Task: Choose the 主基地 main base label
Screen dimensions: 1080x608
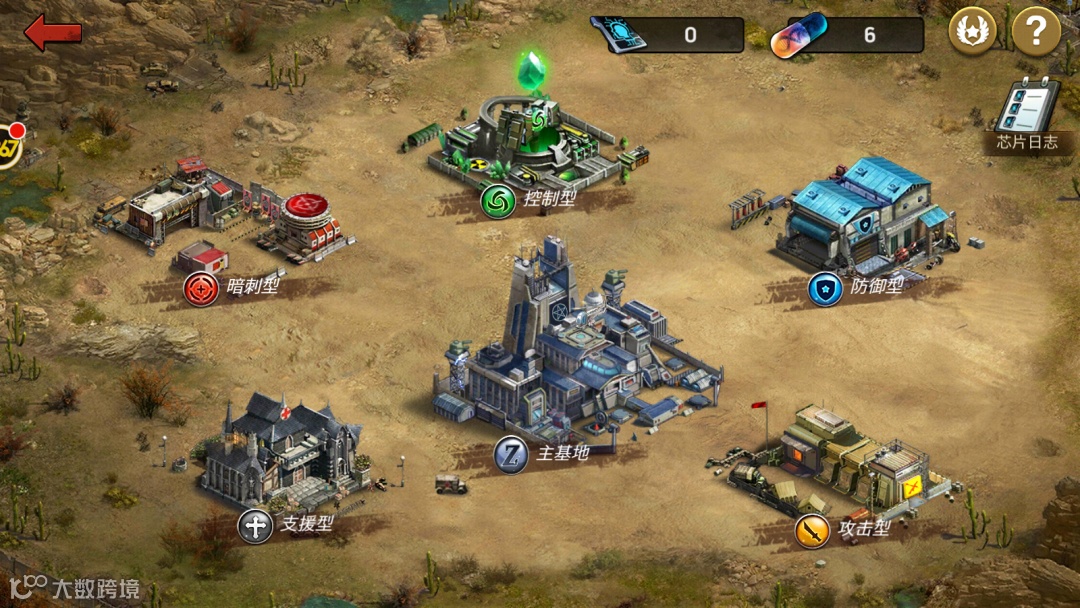Action: [545, 455]
